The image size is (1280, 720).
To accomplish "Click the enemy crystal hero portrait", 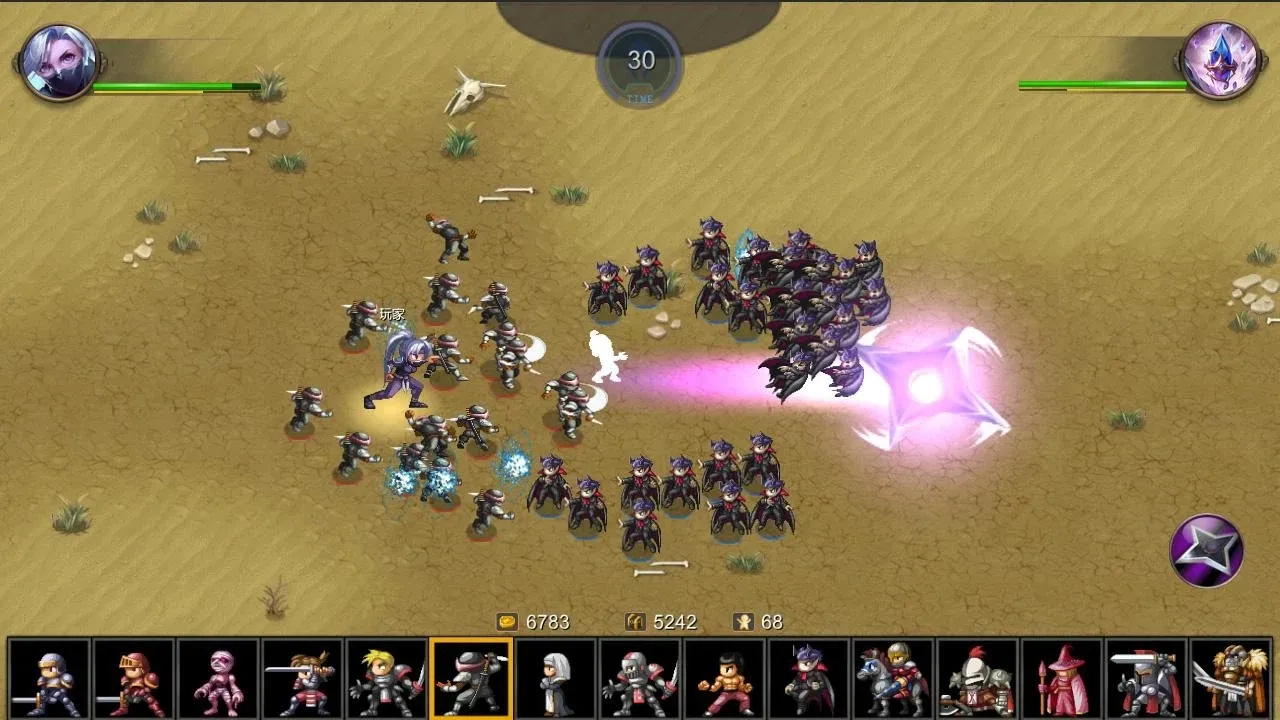I will pos(1219,61).
